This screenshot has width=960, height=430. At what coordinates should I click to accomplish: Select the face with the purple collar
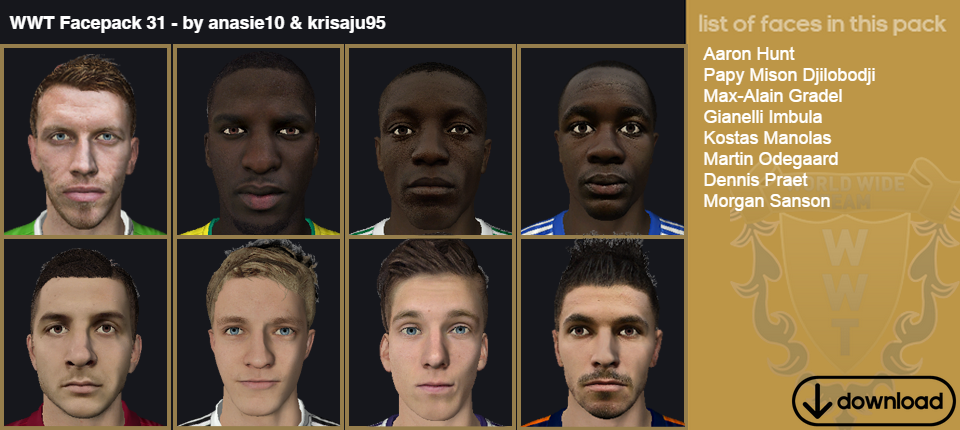[430, 333]
